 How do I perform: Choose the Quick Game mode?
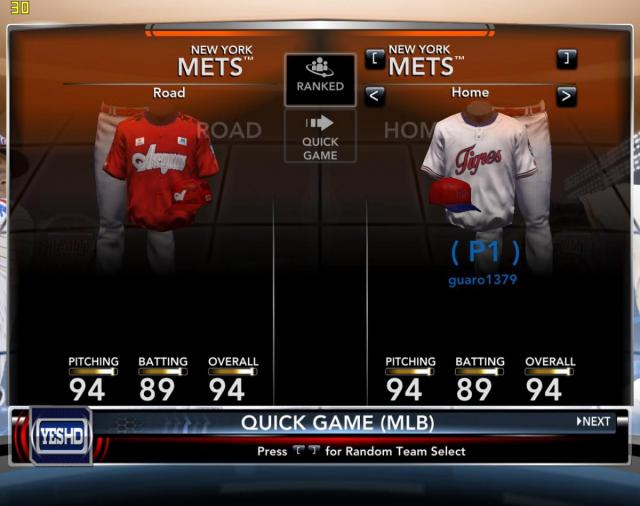pyautogui.click(x=320, y=136)
